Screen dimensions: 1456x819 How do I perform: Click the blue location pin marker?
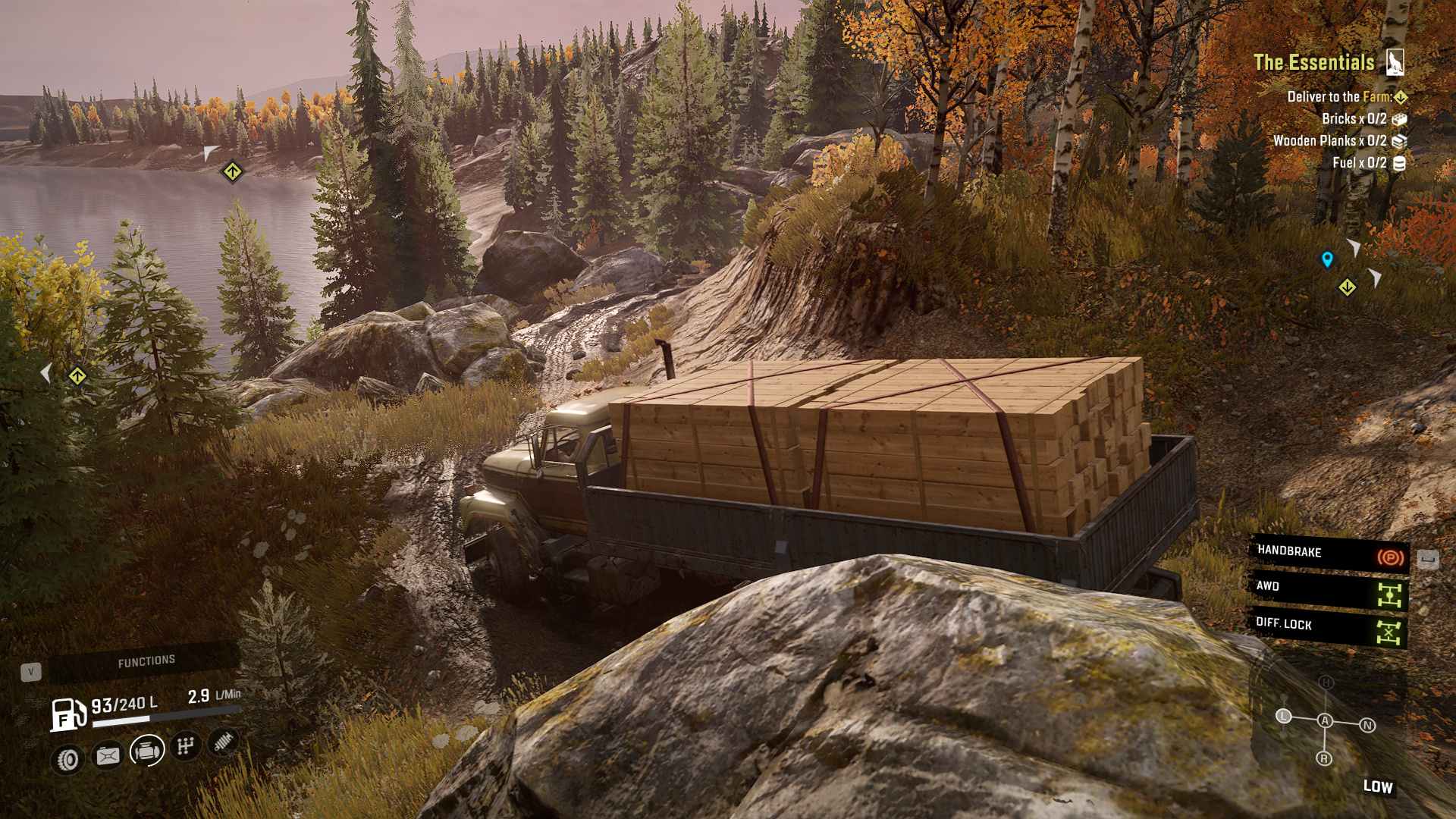coord(1327,259)
